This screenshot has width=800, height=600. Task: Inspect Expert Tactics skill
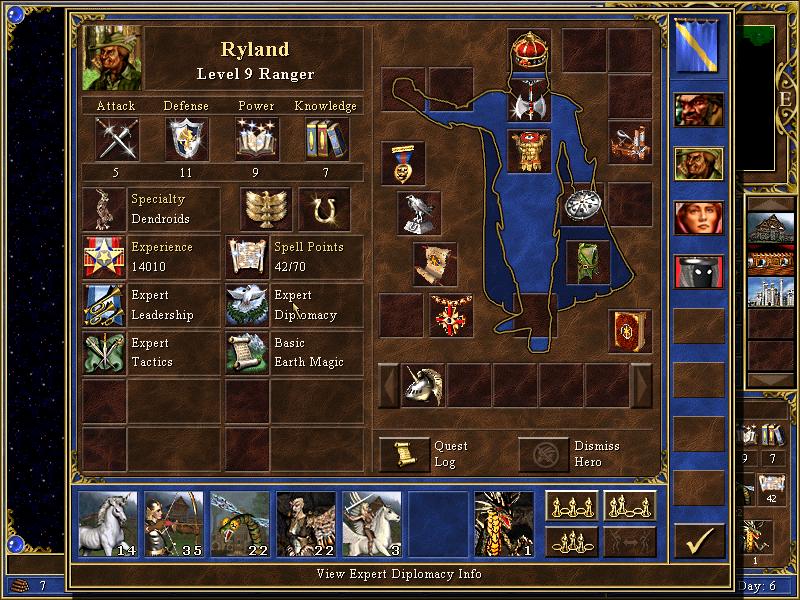pos(104,352)
